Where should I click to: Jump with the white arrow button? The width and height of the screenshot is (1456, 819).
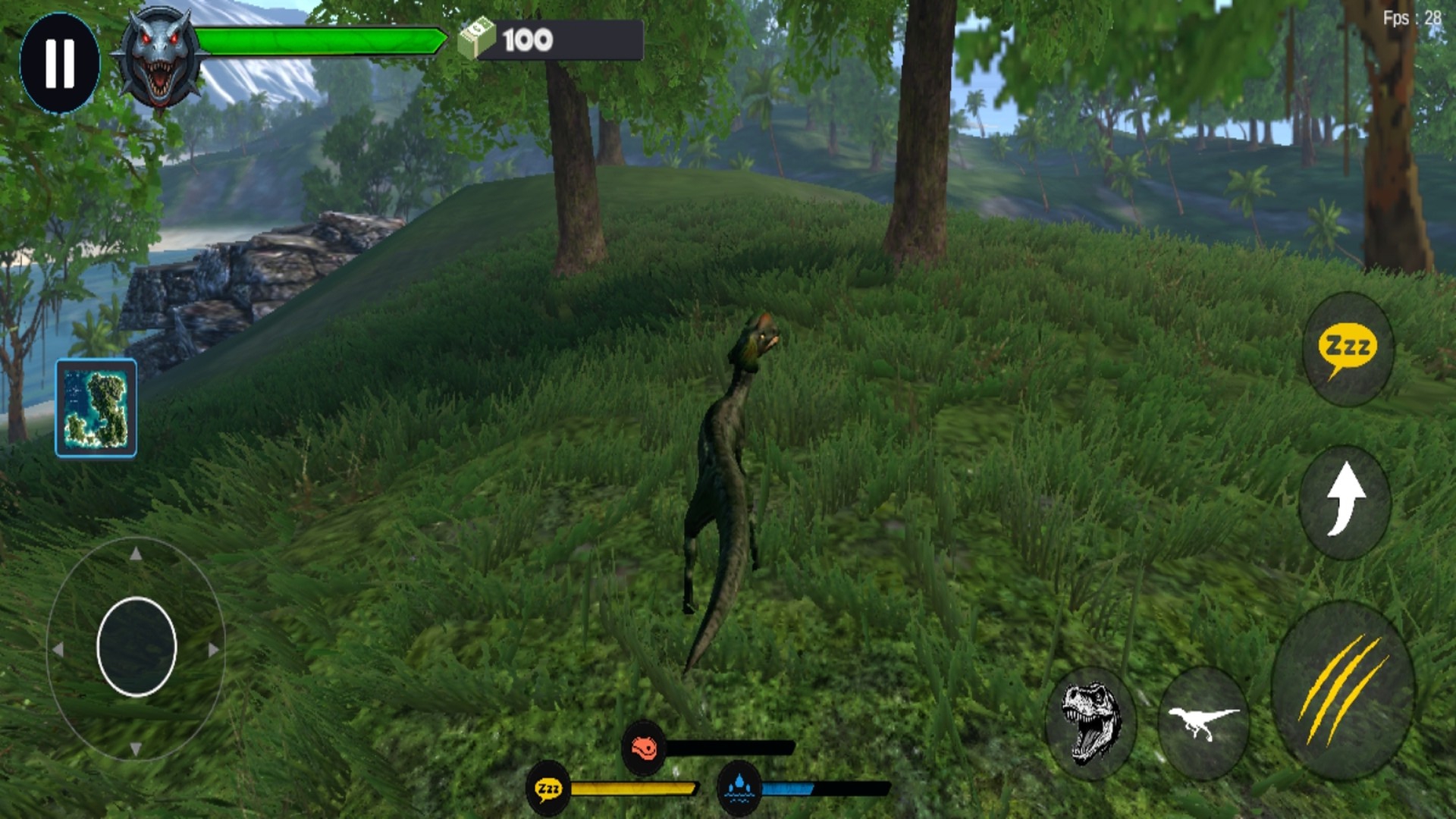click(x=1345, y=501)
